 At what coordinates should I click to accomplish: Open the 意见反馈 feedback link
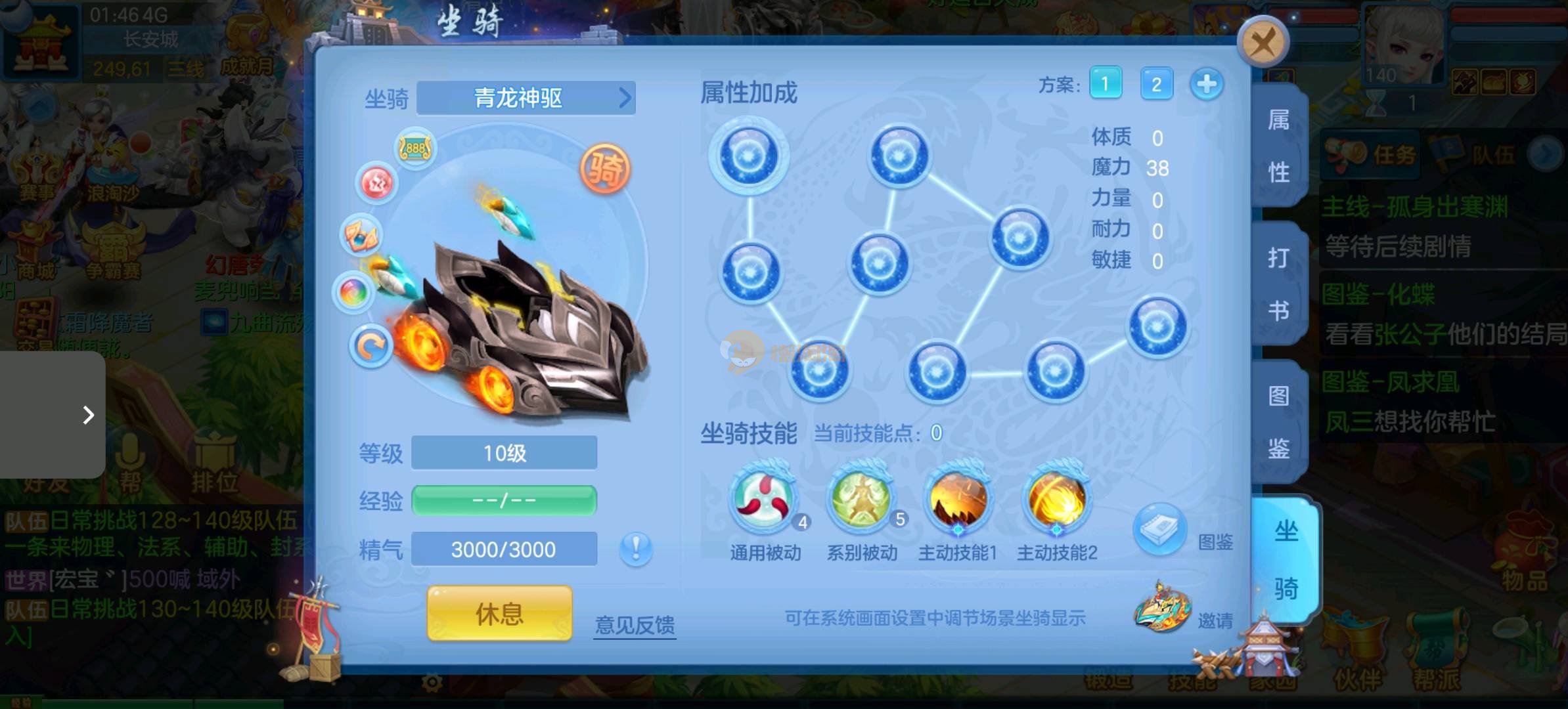coord(635,624)
